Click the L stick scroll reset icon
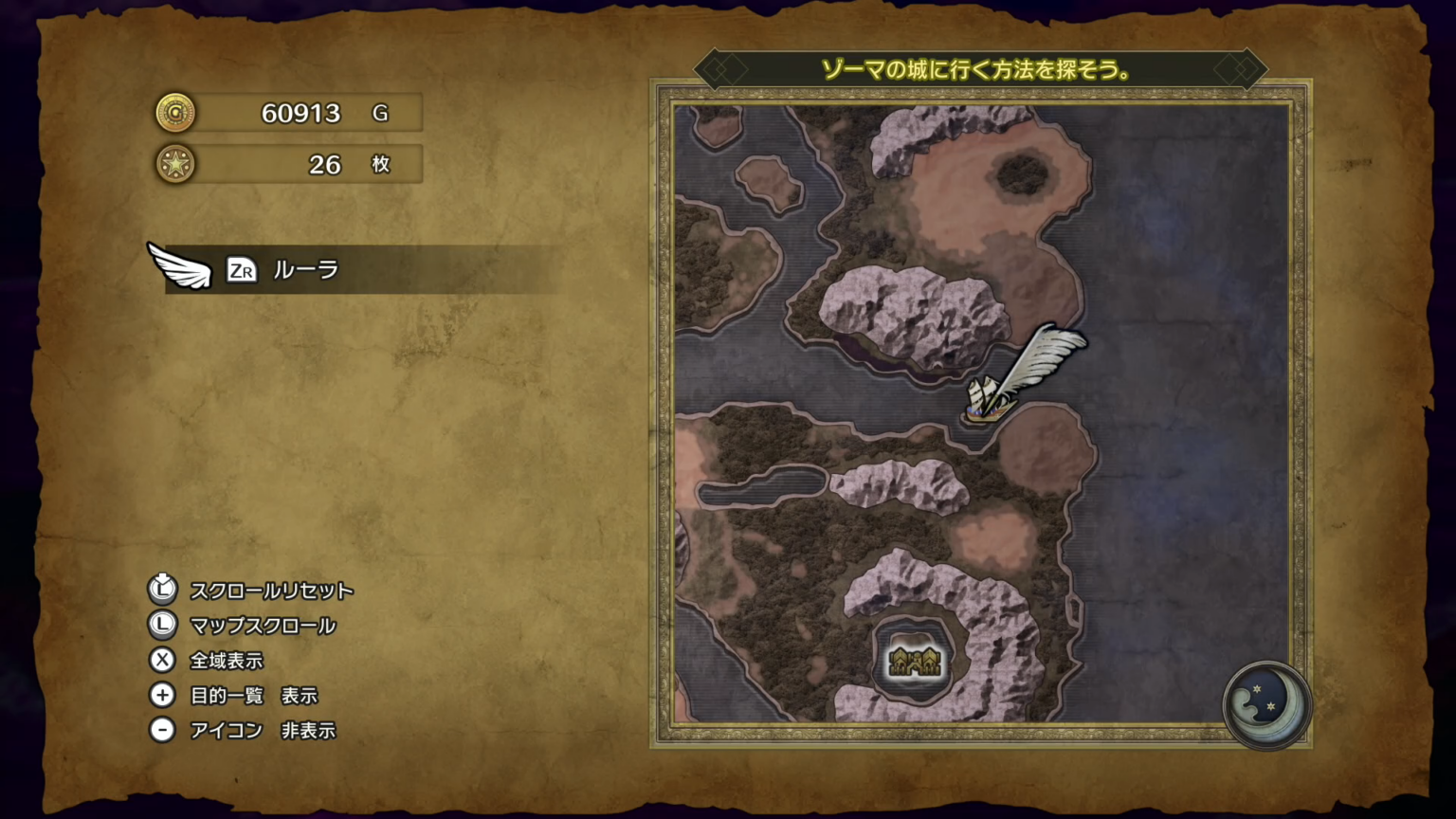The image size is (1456, 819). [x=162, y=589]
